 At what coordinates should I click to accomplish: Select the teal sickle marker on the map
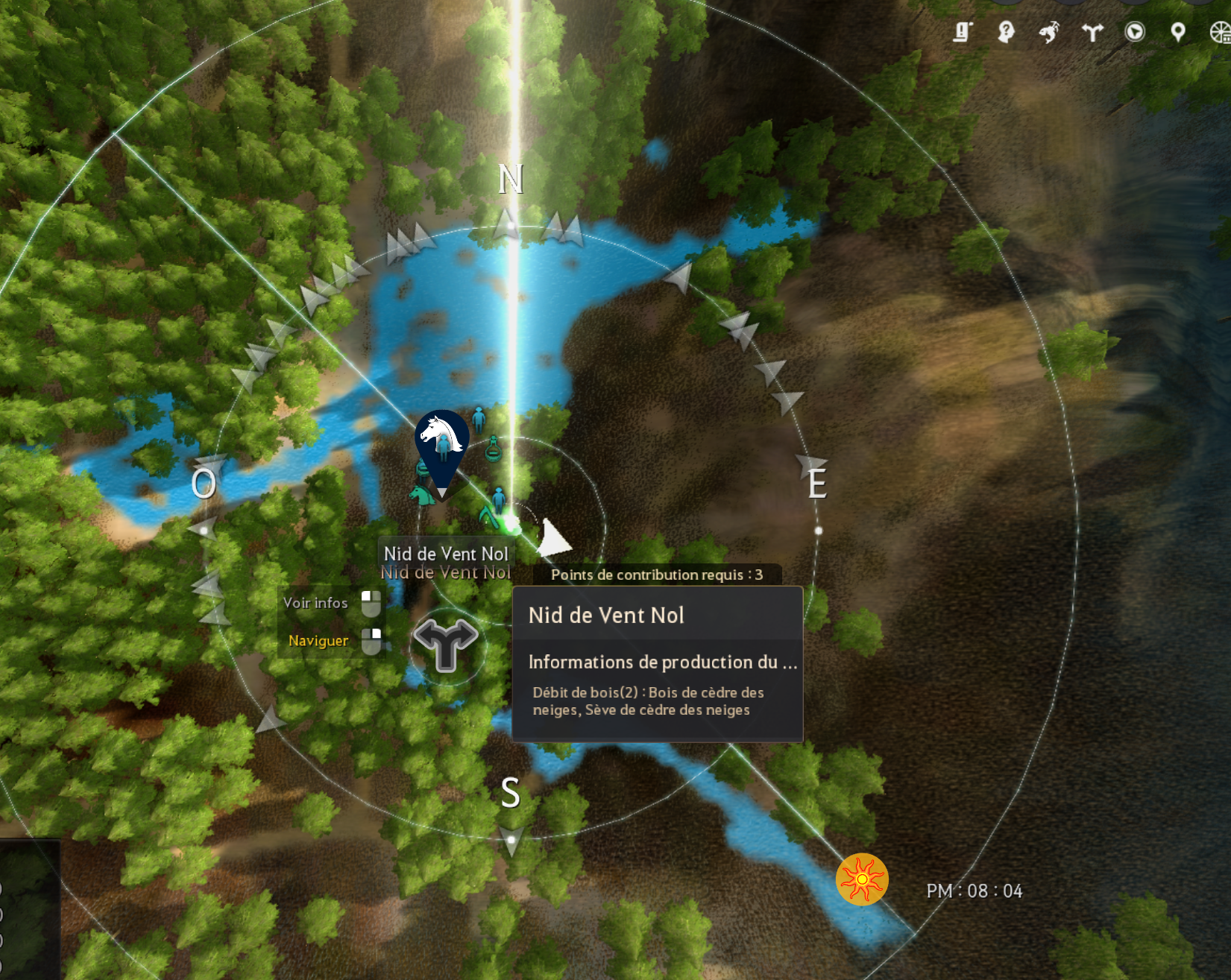tap(488, 514)
